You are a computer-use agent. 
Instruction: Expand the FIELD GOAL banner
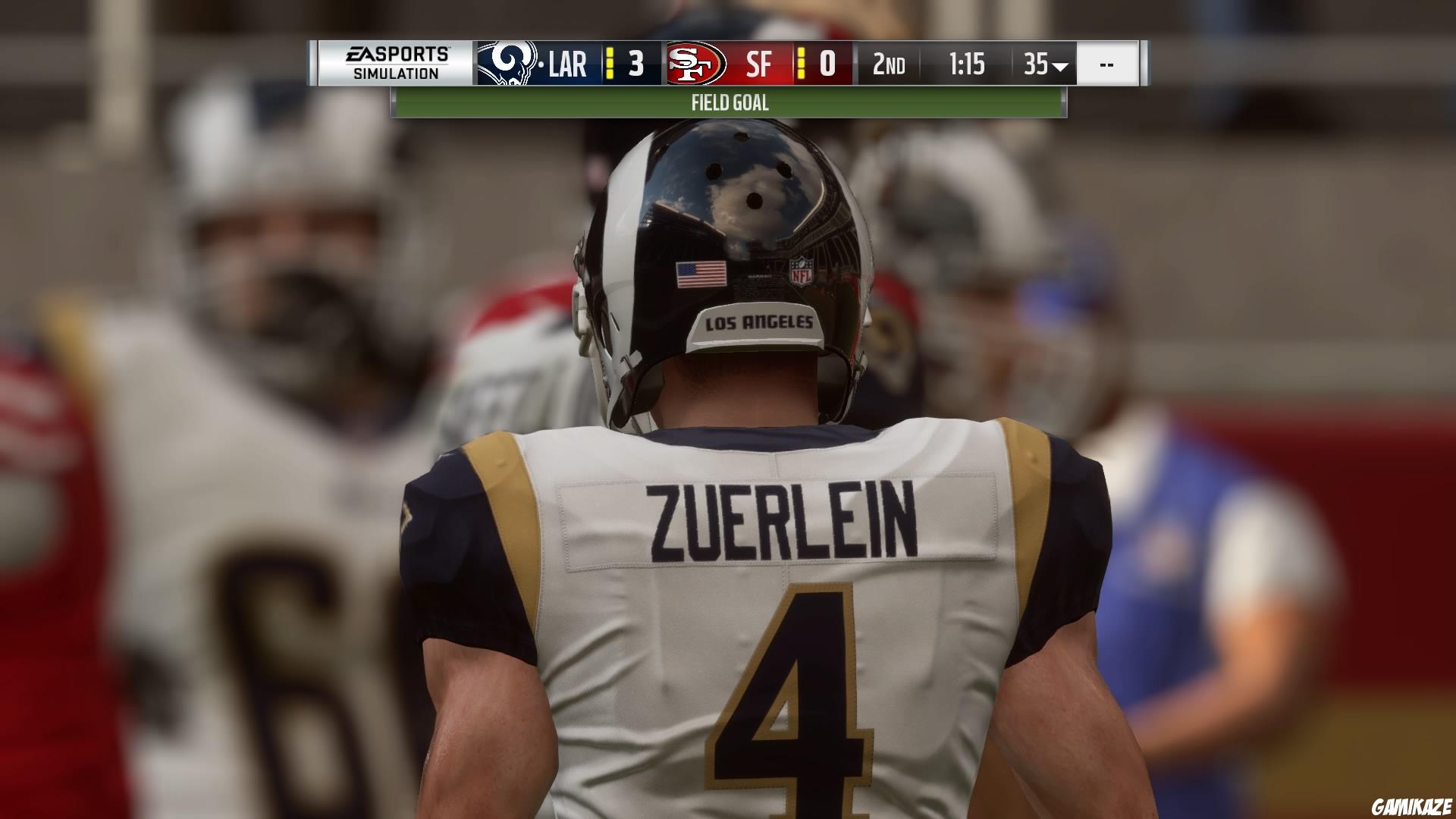click(729, 103)
